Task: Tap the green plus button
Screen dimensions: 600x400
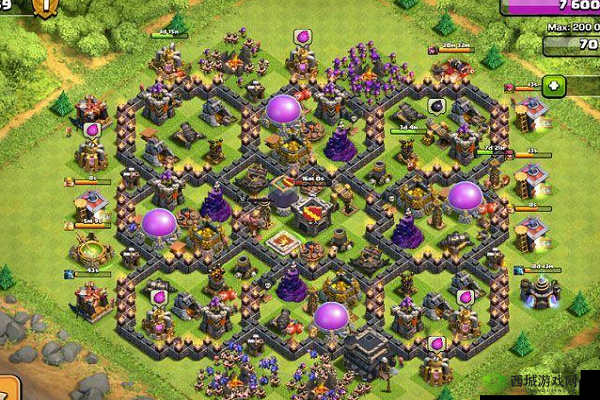Action: [x=554, y=85]
